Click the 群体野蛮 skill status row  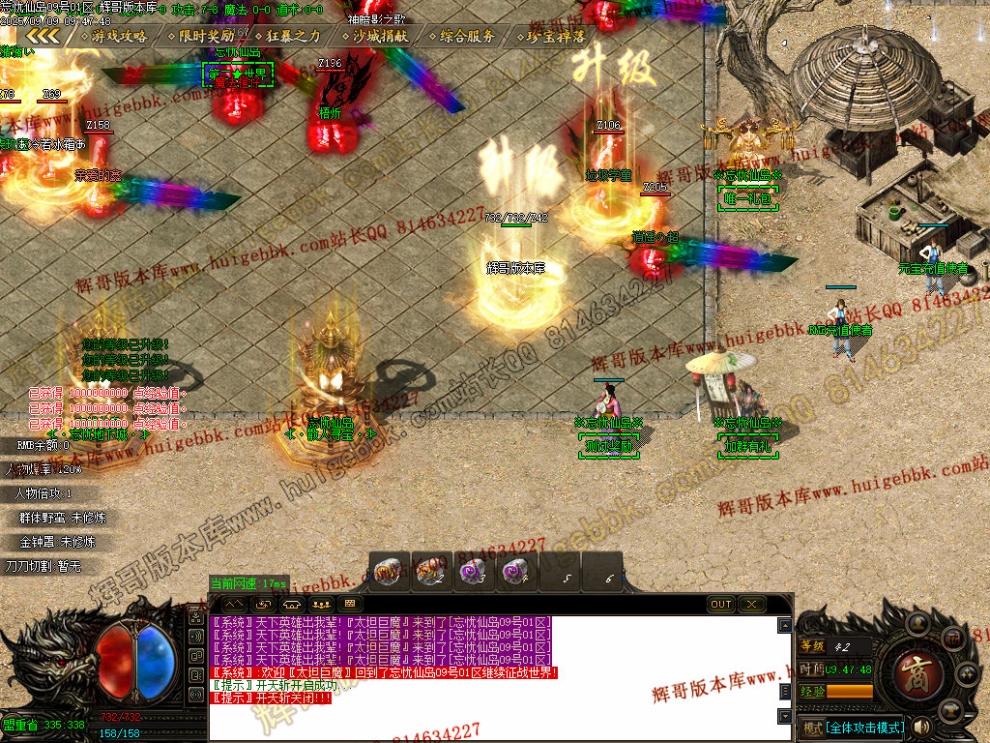click(62, 518)
